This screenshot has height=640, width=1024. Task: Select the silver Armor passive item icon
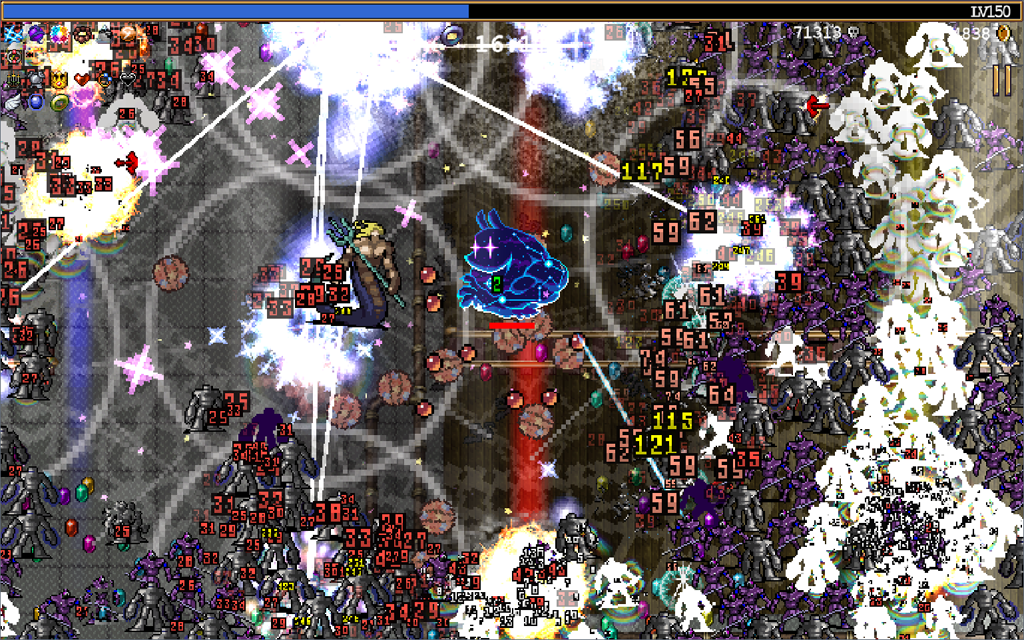point(36,79)
